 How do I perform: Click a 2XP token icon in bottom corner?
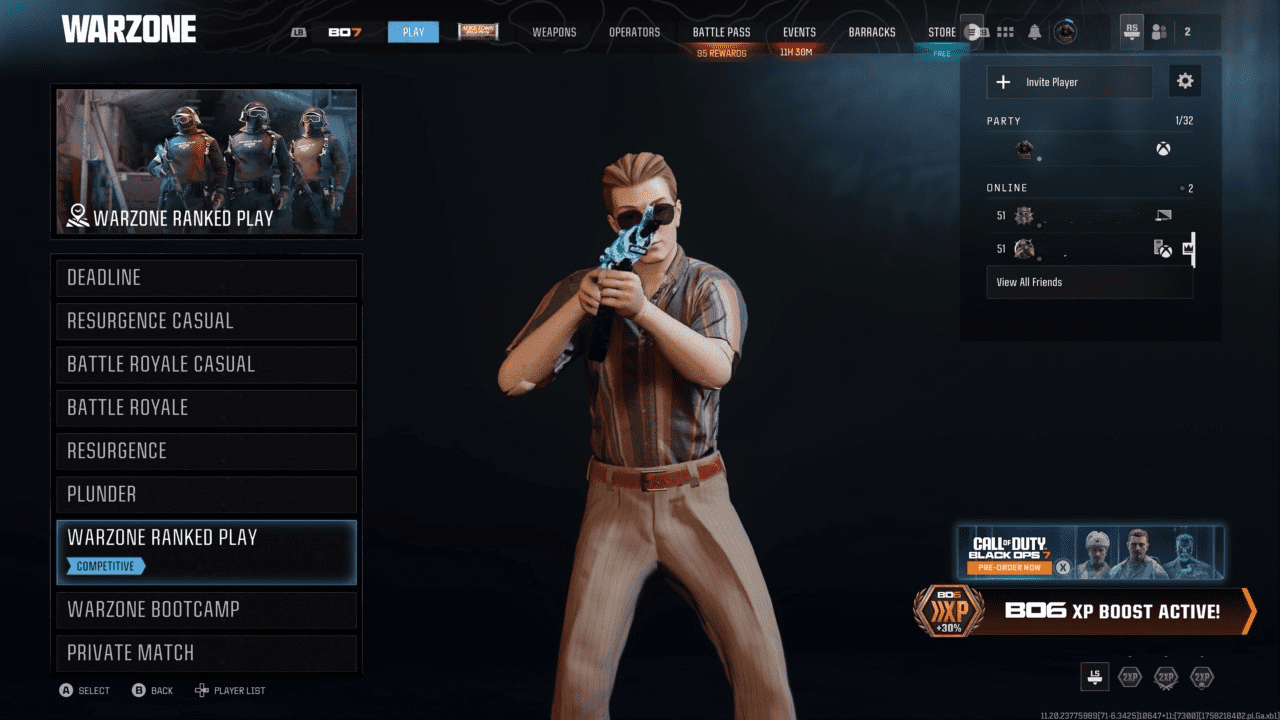pos(1130,677)
